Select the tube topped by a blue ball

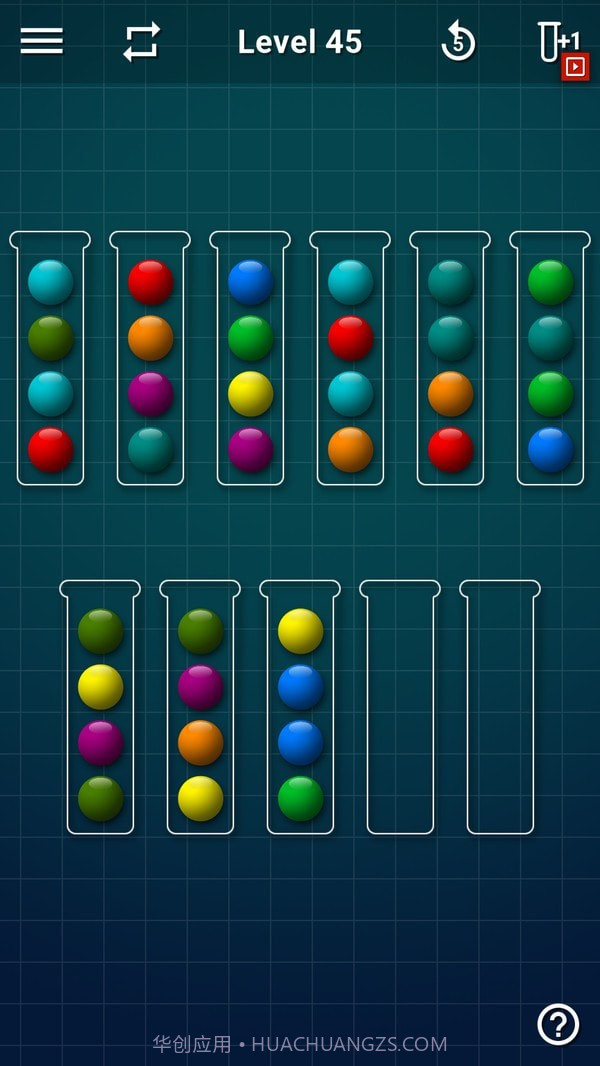click(x=250, y=360)
